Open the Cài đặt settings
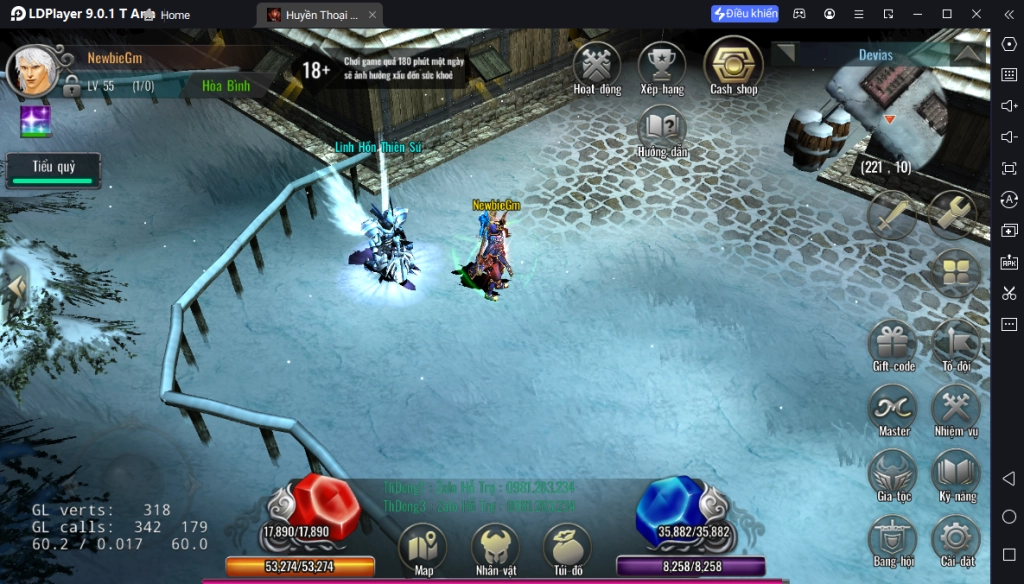1024x584 pixels. 956,538
